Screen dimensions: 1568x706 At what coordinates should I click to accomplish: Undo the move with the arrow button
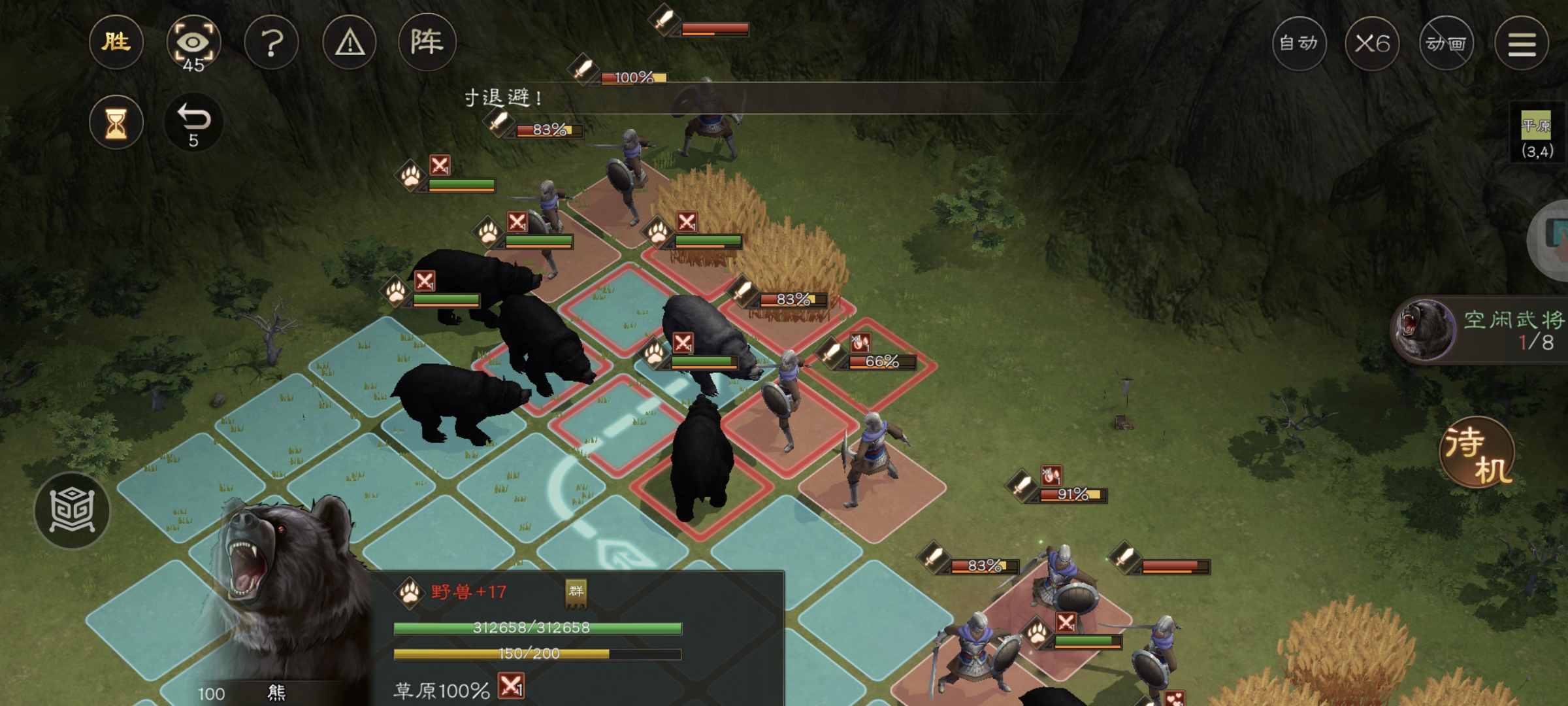click(193, 123)
